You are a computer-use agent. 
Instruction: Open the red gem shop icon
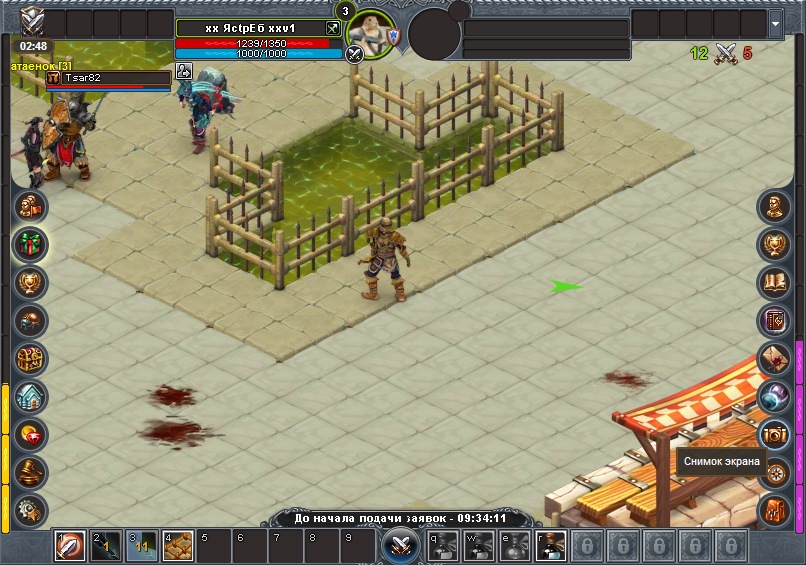click(x=30, y=434)
